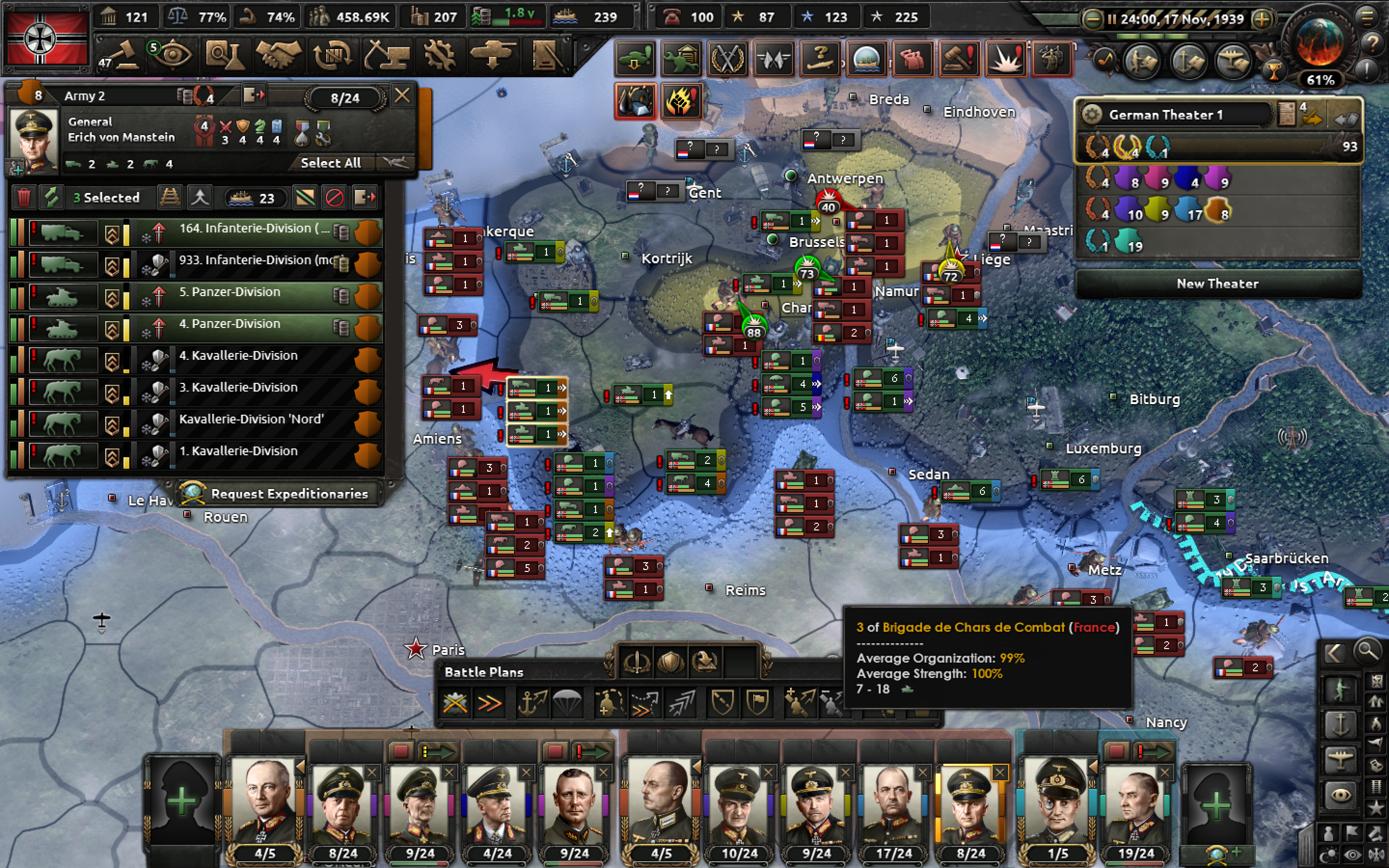Image resolution: width=1389 pixels, height=868 pixels.
Task: Click the Request Expeditionaries button
Action: [x=281, y=494]
